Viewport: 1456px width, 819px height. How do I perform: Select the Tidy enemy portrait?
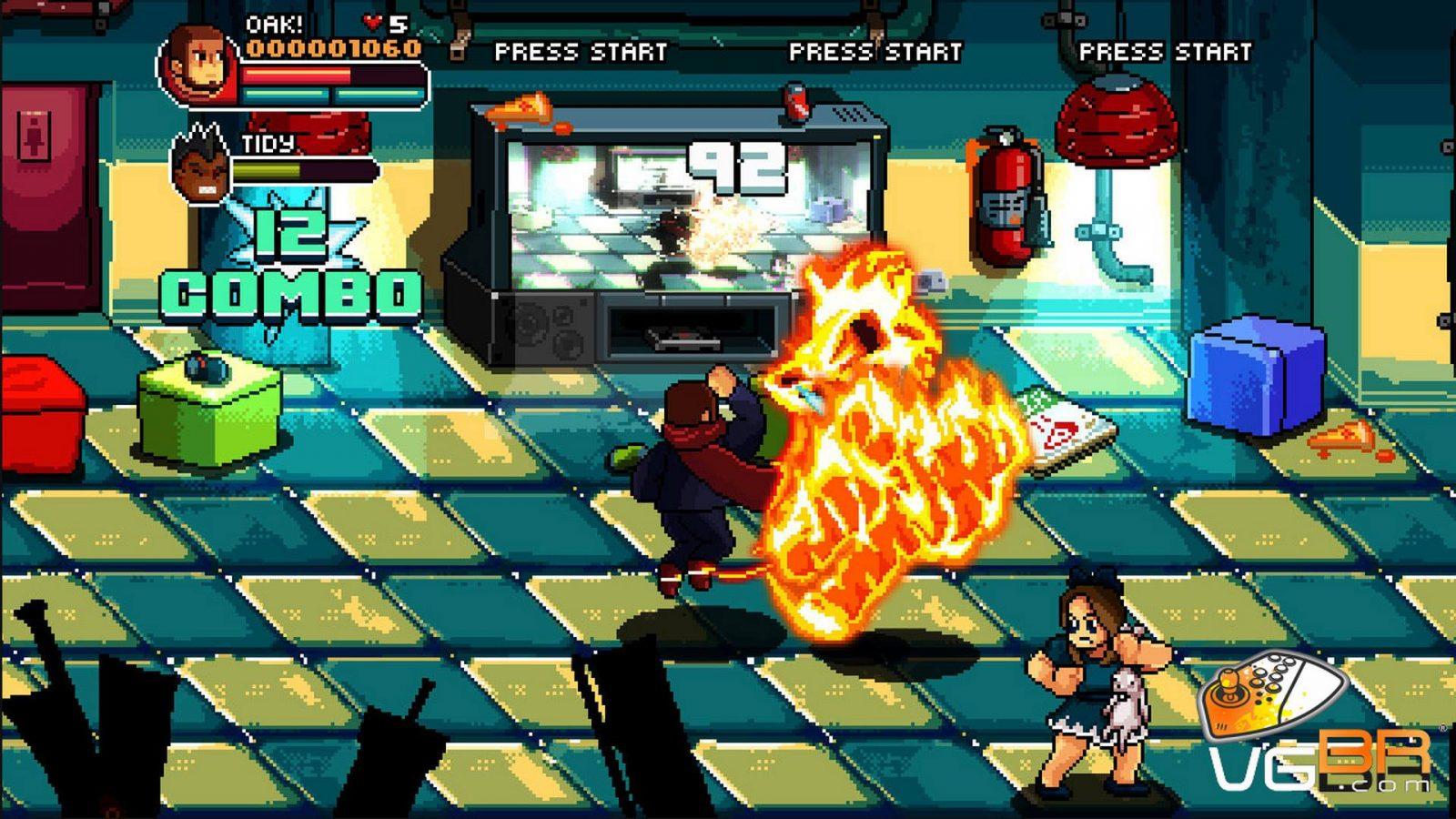(201, 167)
